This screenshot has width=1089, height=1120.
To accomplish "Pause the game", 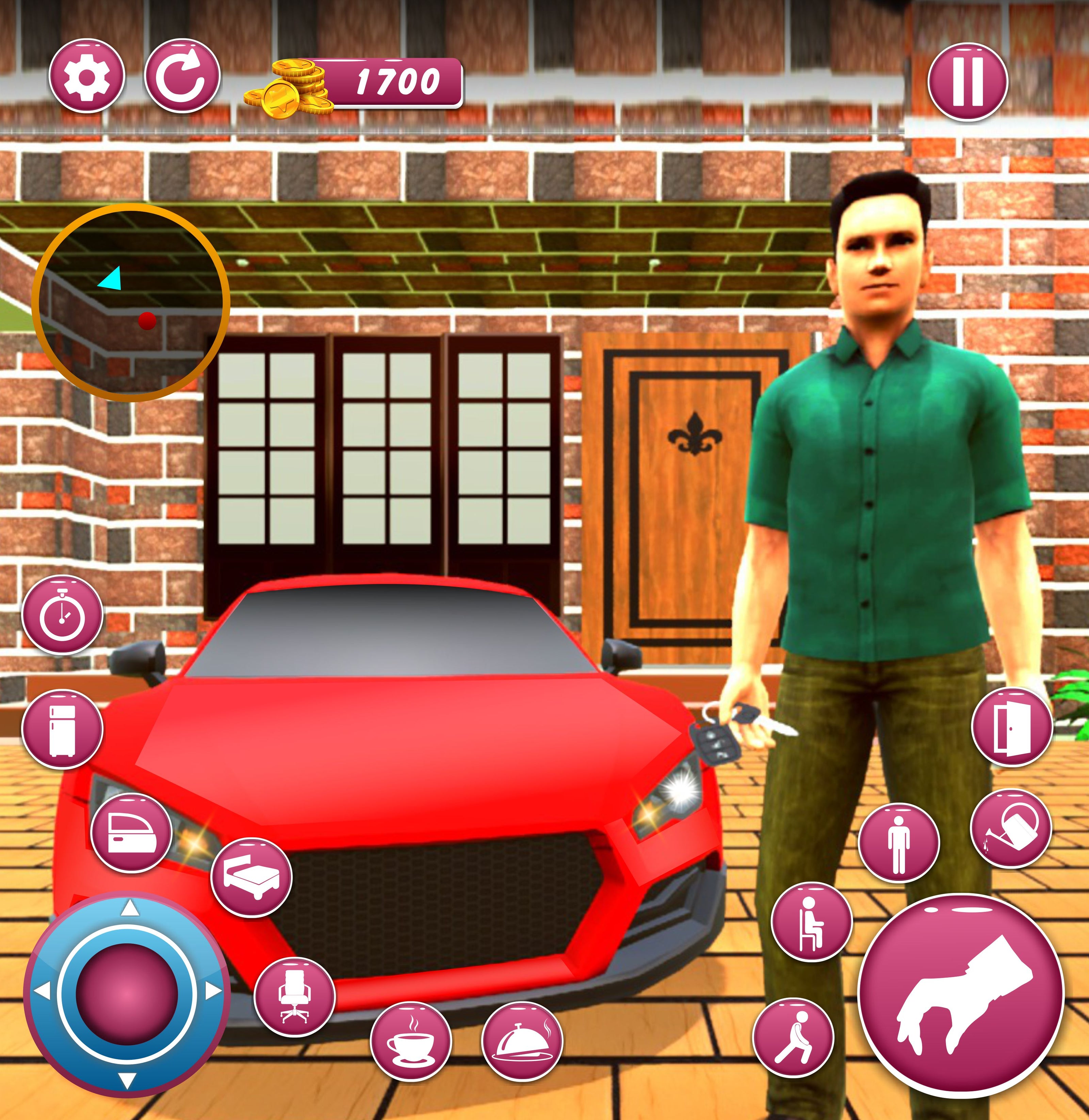I will pos(967,81).
